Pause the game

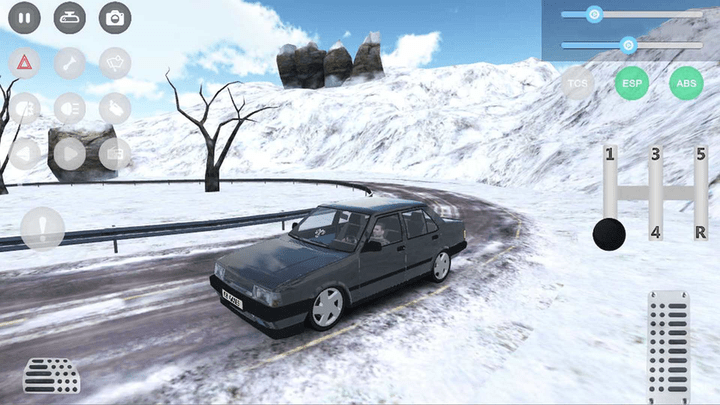(x=25, y=17)
